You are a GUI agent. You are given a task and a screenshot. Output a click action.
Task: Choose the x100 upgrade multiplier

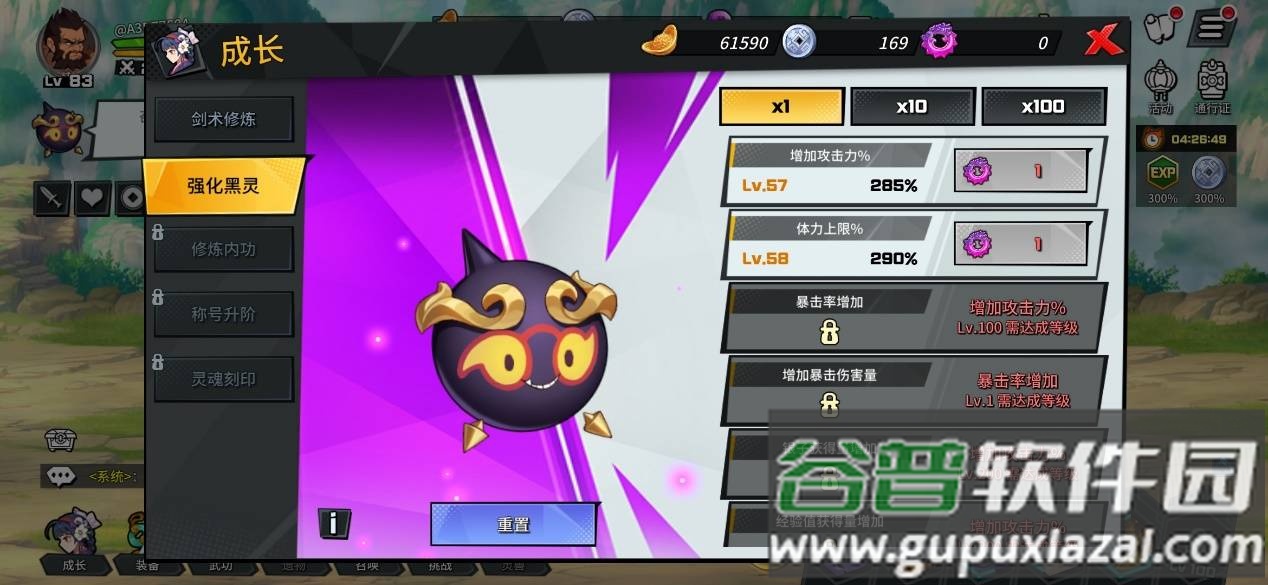1043,107
